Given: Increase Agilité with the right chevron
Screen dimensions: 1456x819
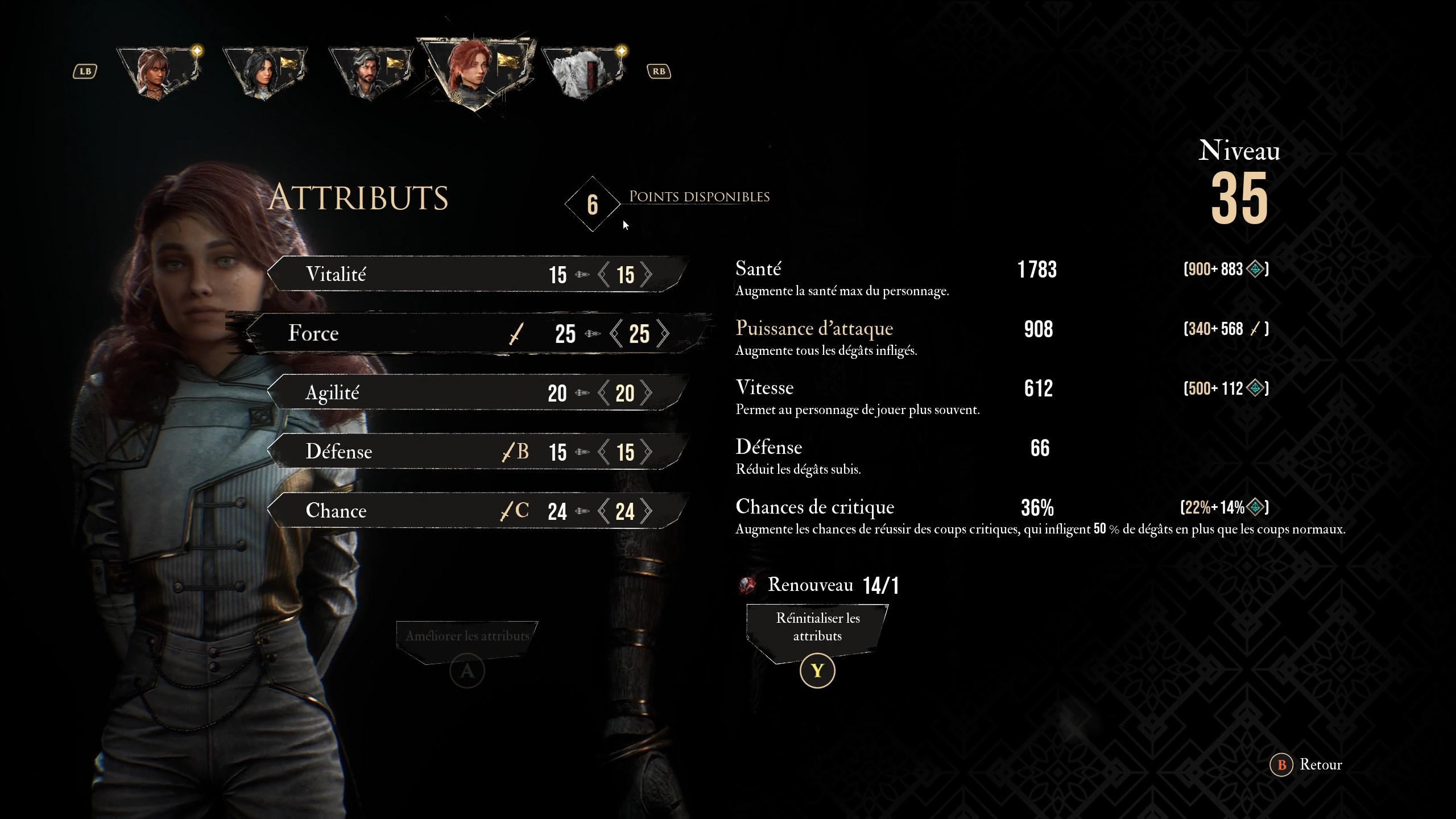Looking at the screenshot, I should (x=647, y=392).
